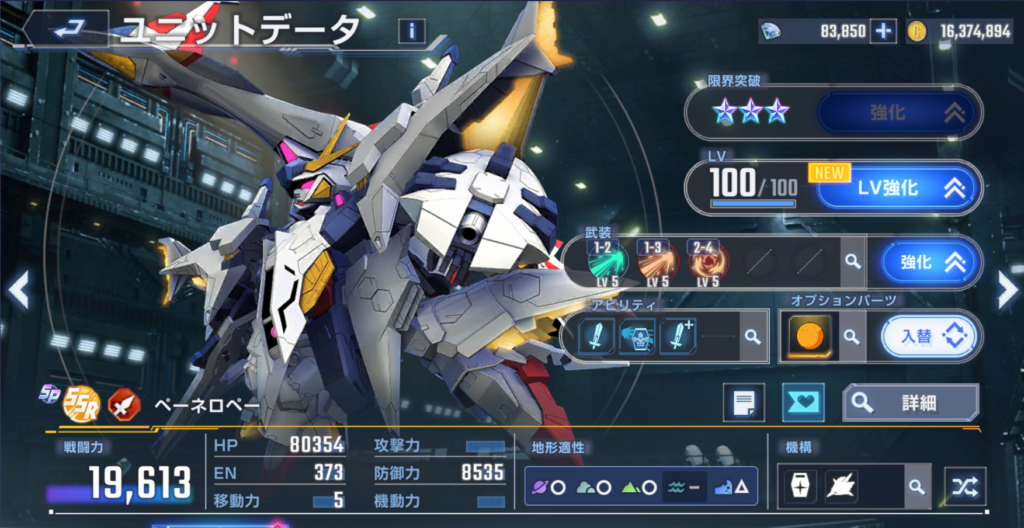Open the 詳細 details button
Image resolution: width=1024 pixels, height=528 pixels.
pos(910,402)
